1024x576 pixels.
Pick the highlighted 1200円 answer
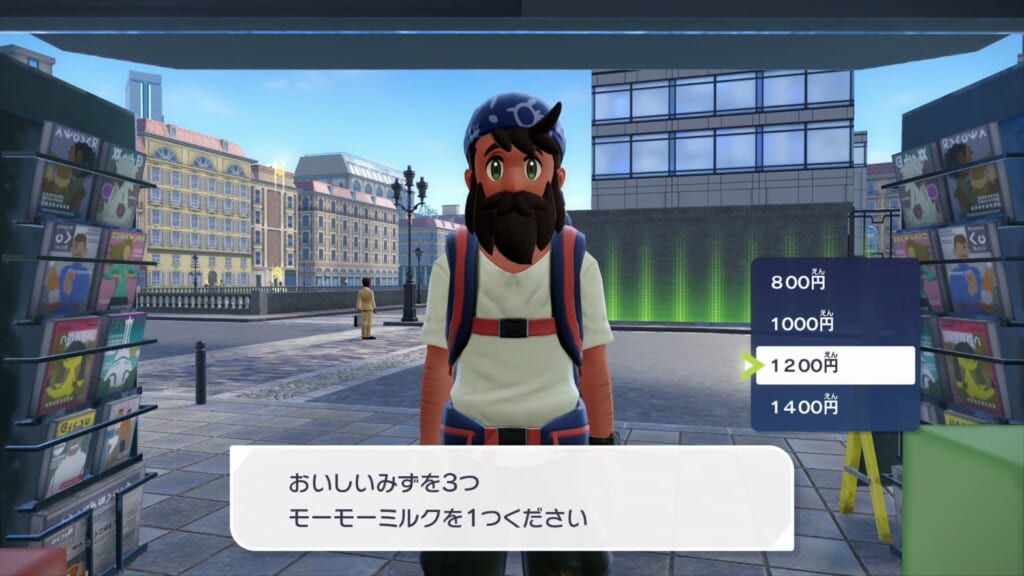pyautogui.click(x=835, y=366)
